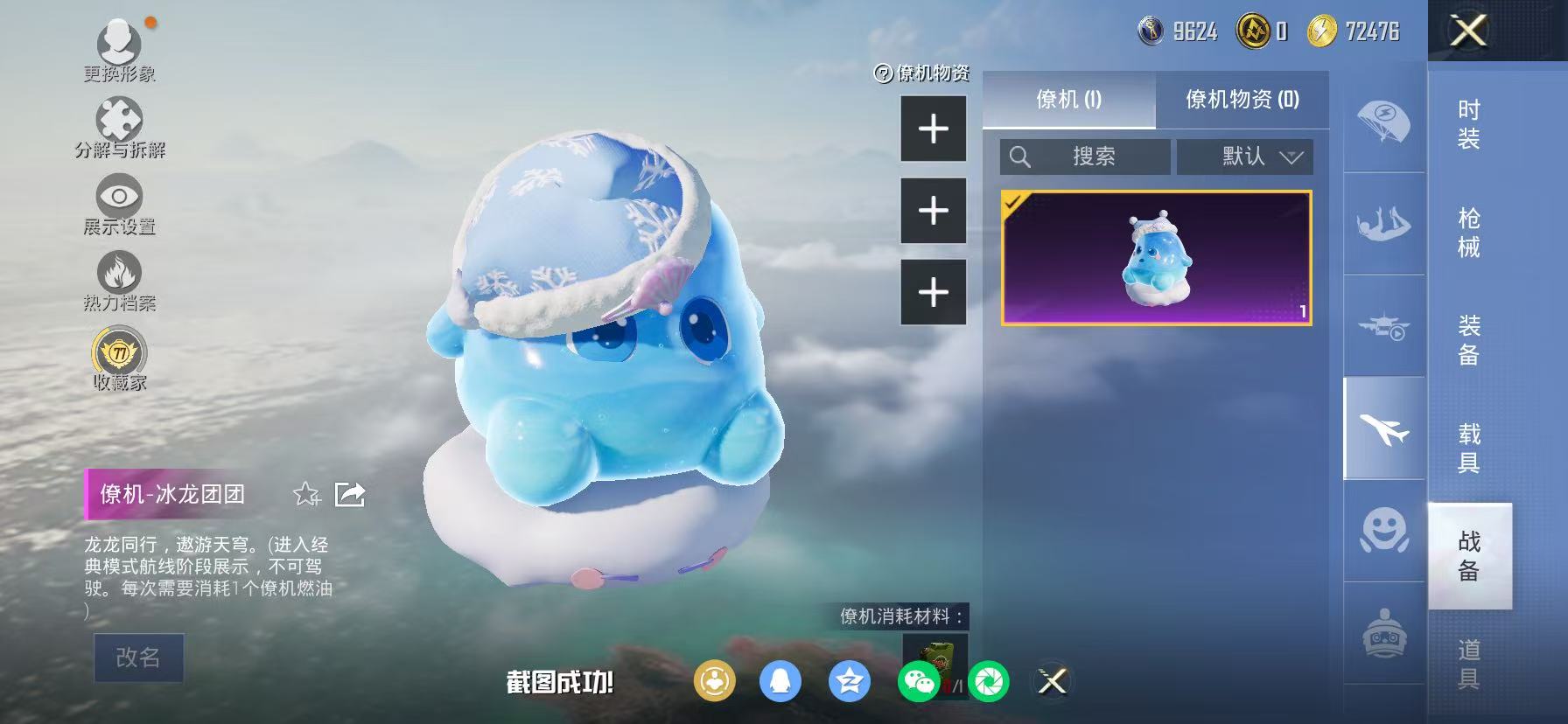Image resolution: width=1568 pixels, height=724 pixels.
Task: Click a plus button to add companion
Action: tap(933, 129)
